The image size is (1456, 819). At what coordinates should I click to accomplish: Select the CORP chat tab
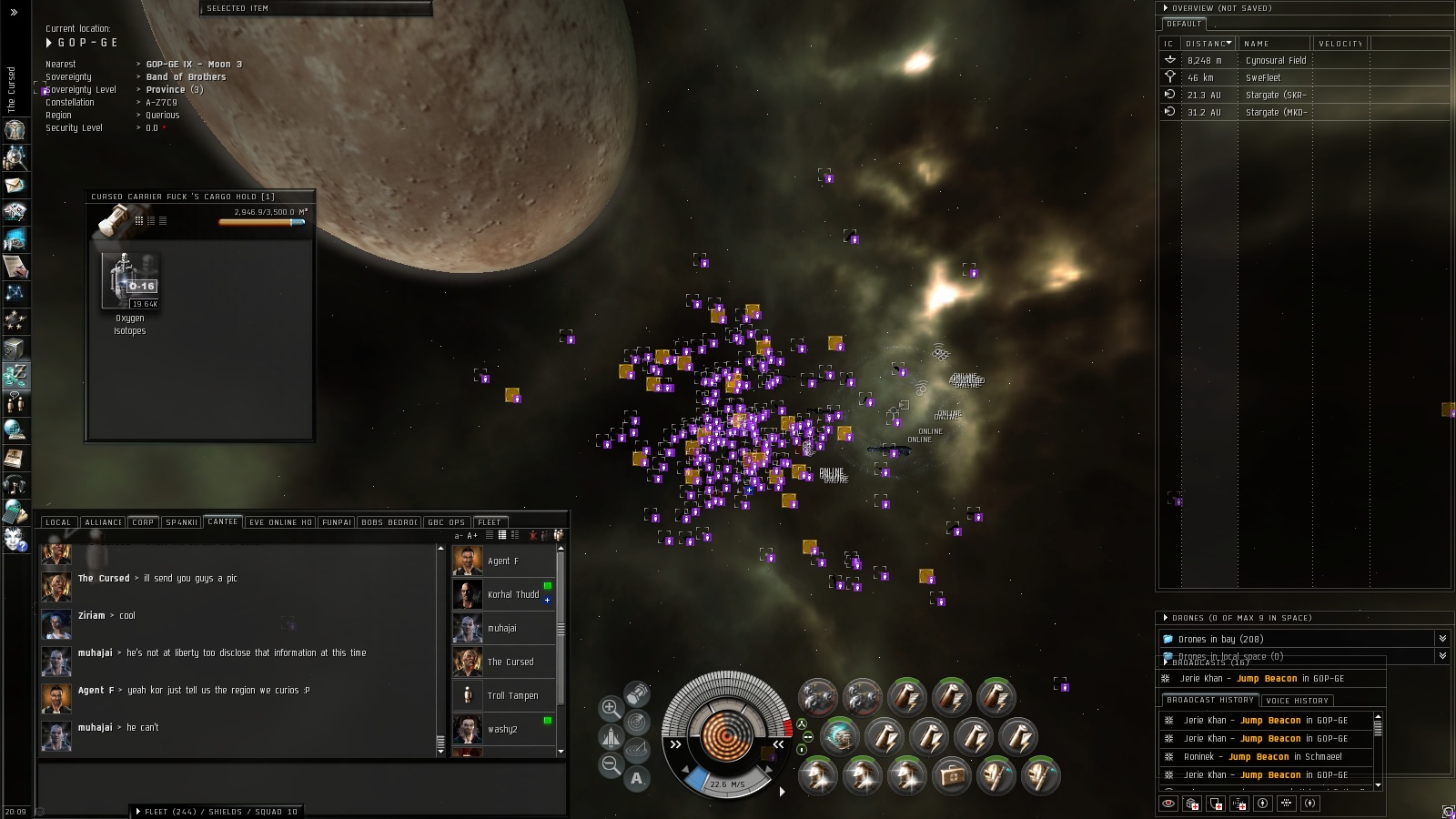(143, 522)
